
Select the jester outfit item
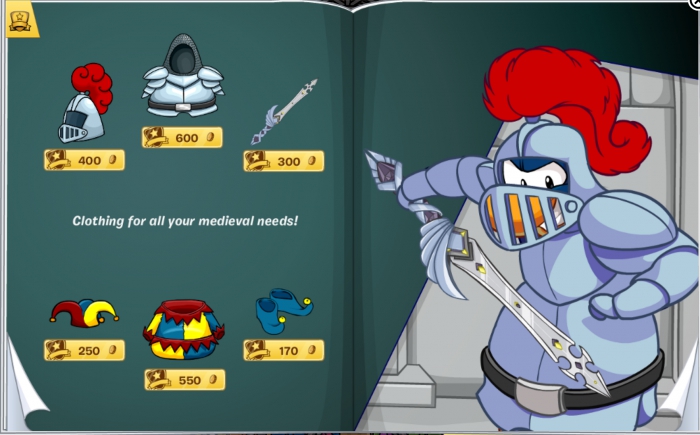pos(184,330)
